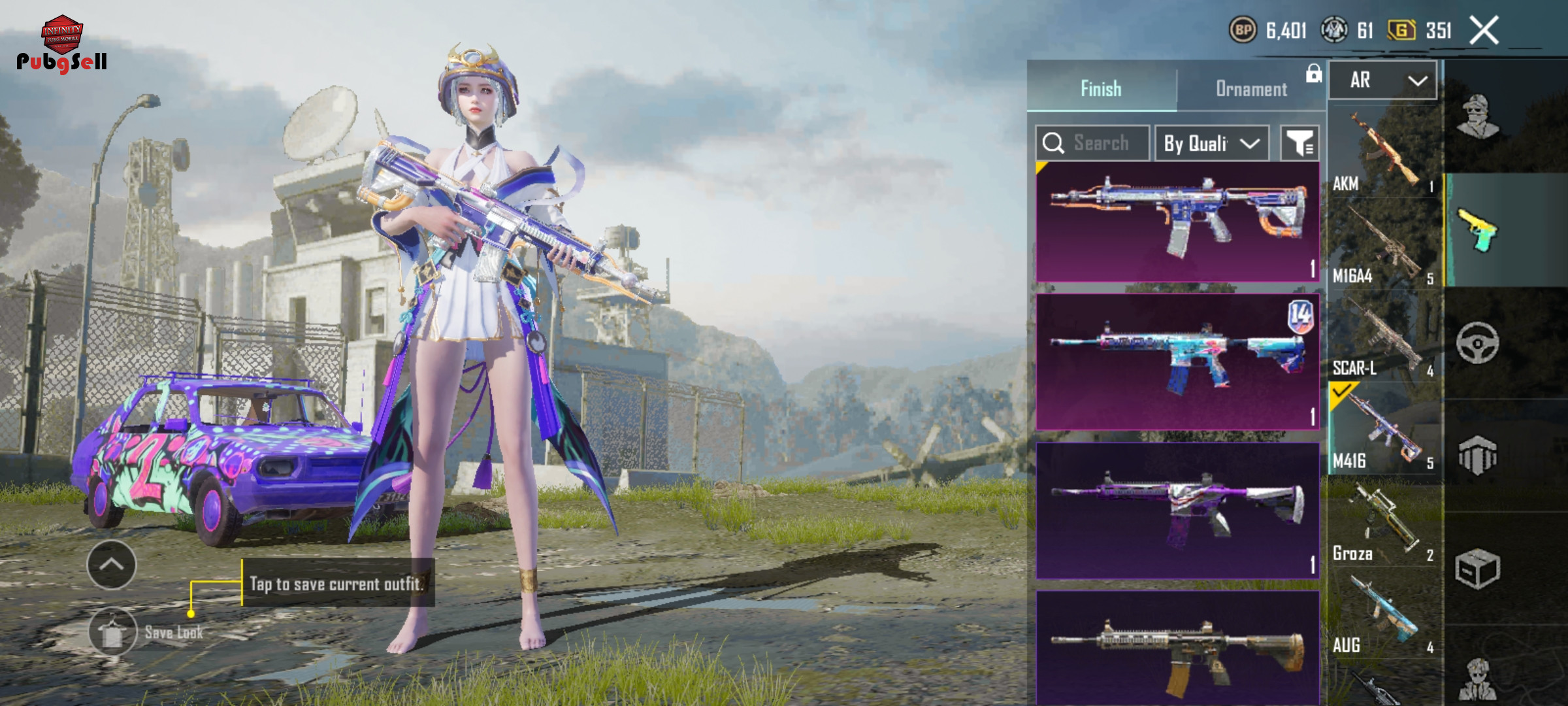1568x706 pixels.
Task: Select the level 14 M416 skin
Action: click(x=1177, y=361)
